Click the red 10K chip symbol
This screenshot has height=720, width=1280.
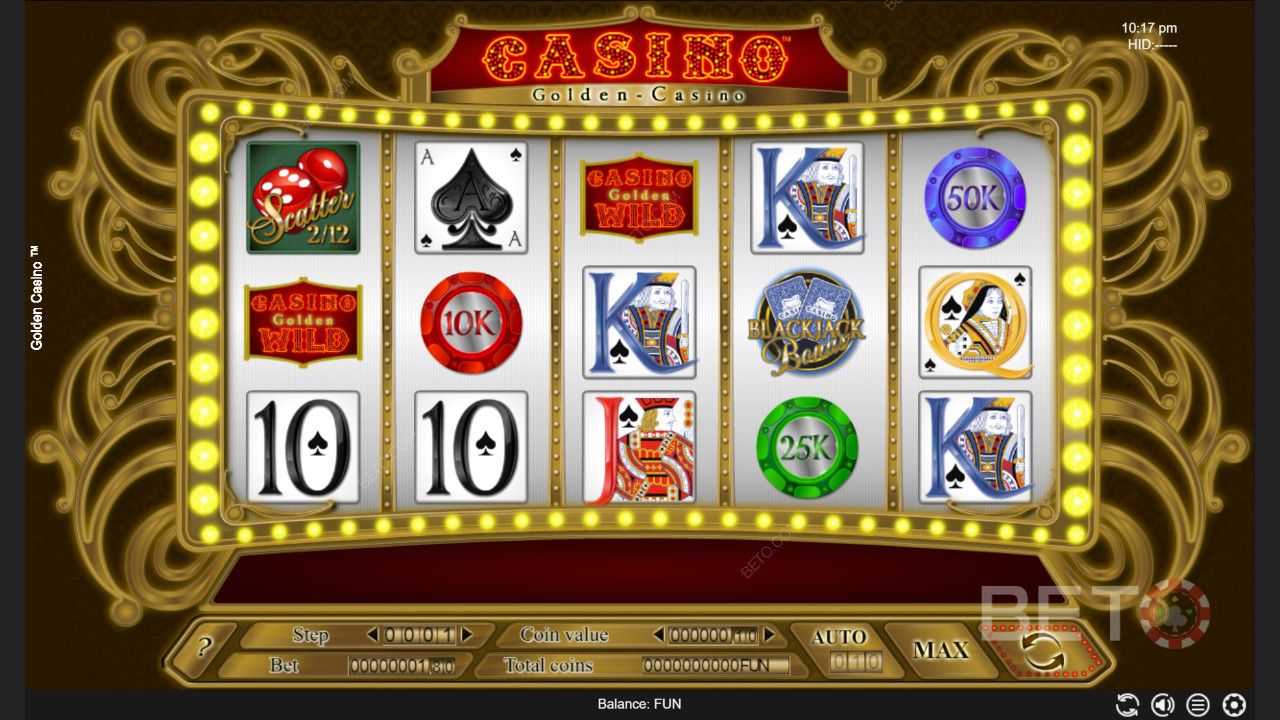point(470,321)
